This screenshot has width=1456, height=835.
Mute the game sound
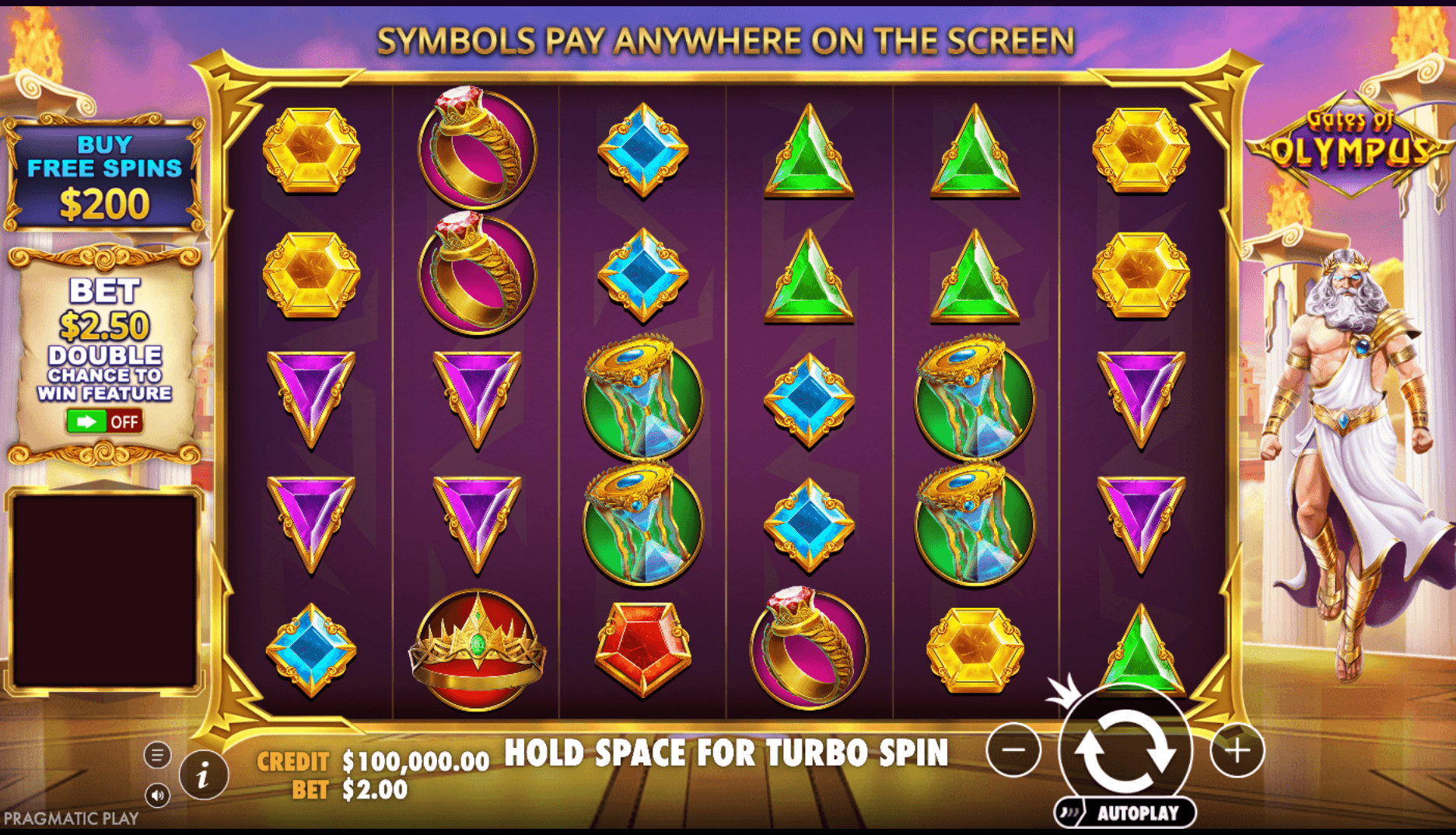159,795
